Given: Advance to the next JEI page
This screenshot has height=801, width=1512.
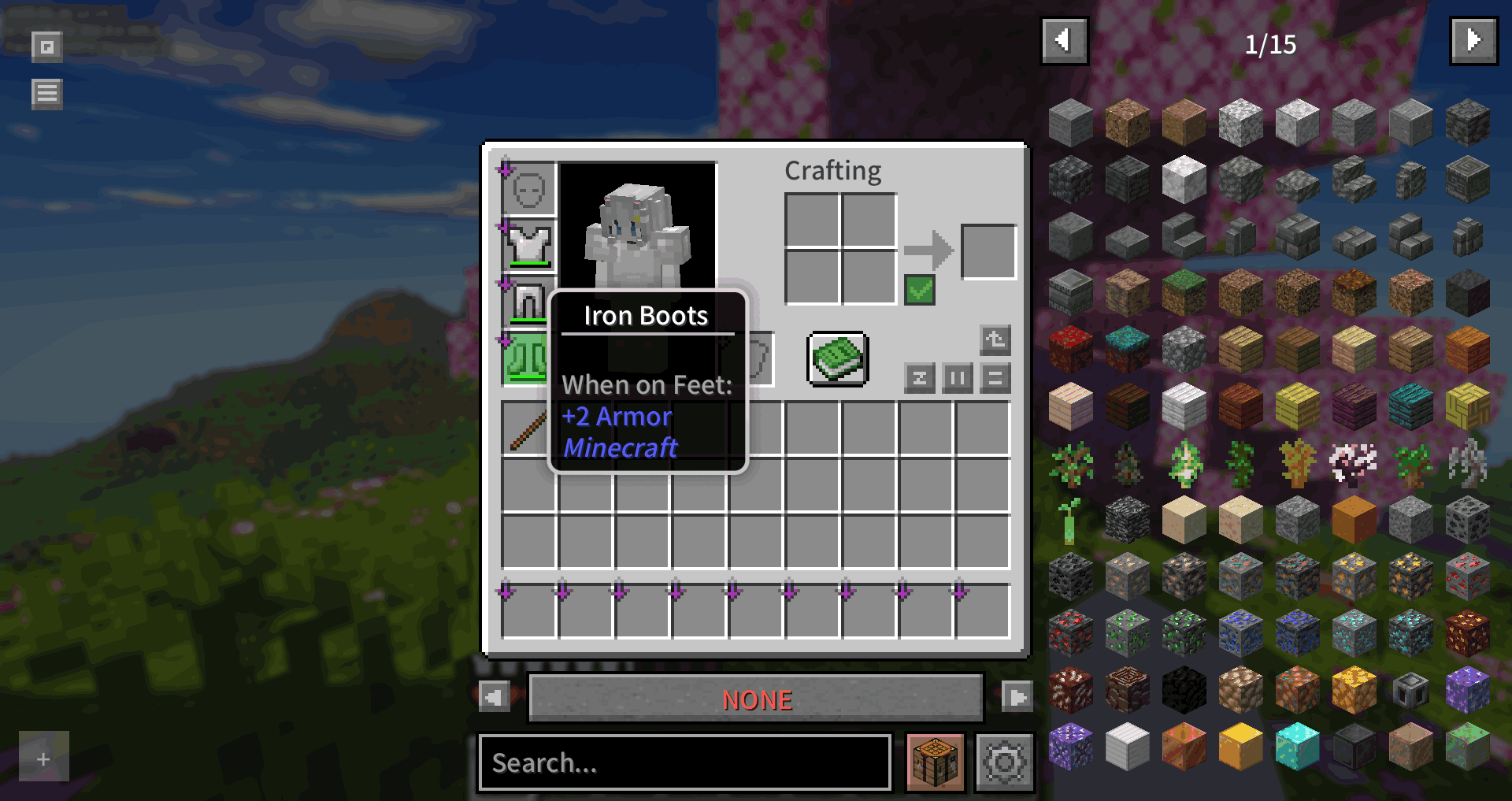Looking at the screenshot, I should (1473, 41).
